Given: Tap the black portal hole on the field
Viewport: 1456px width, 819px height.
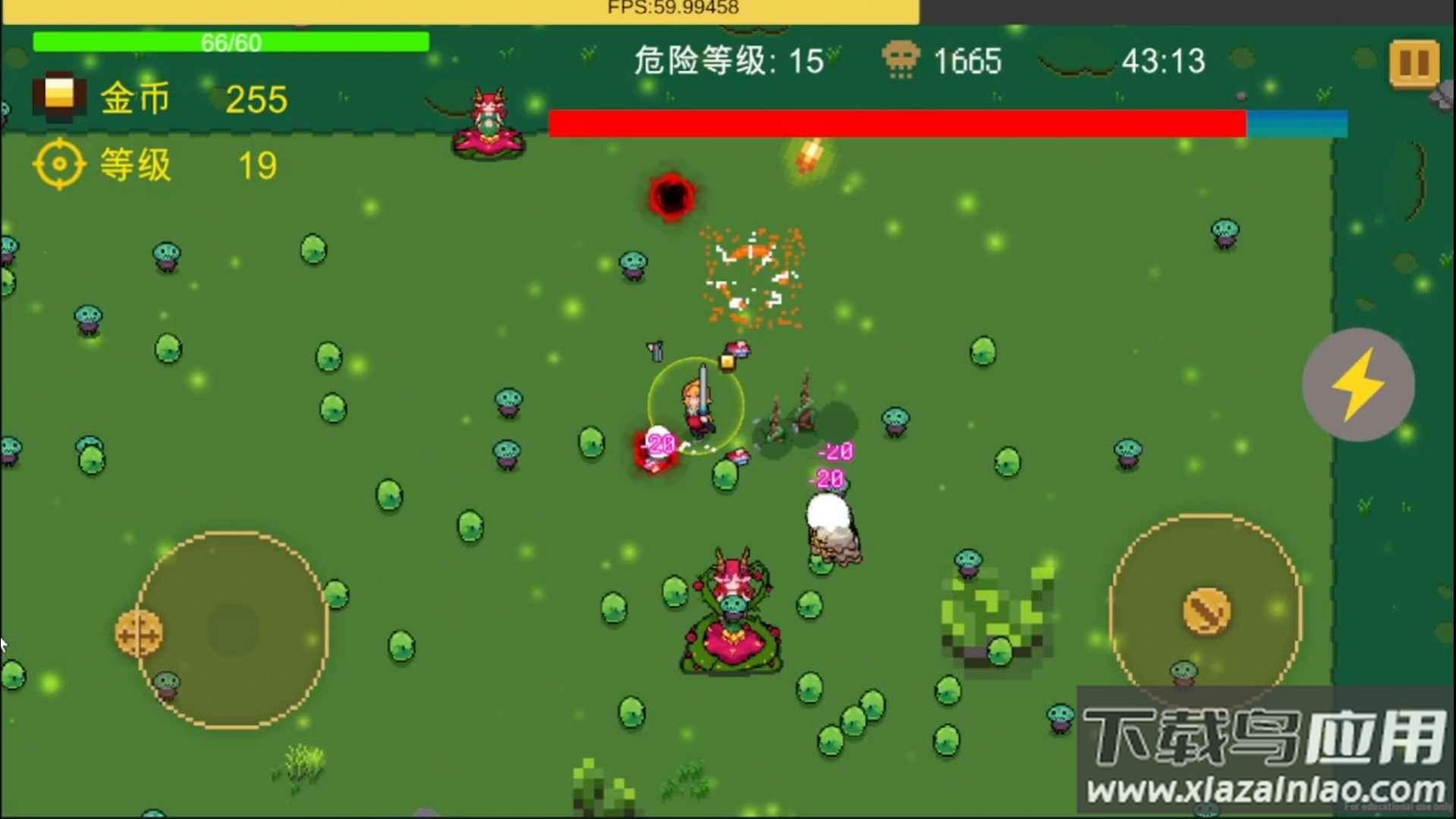Looking at the screenshot, I should (x=671, y=197).
